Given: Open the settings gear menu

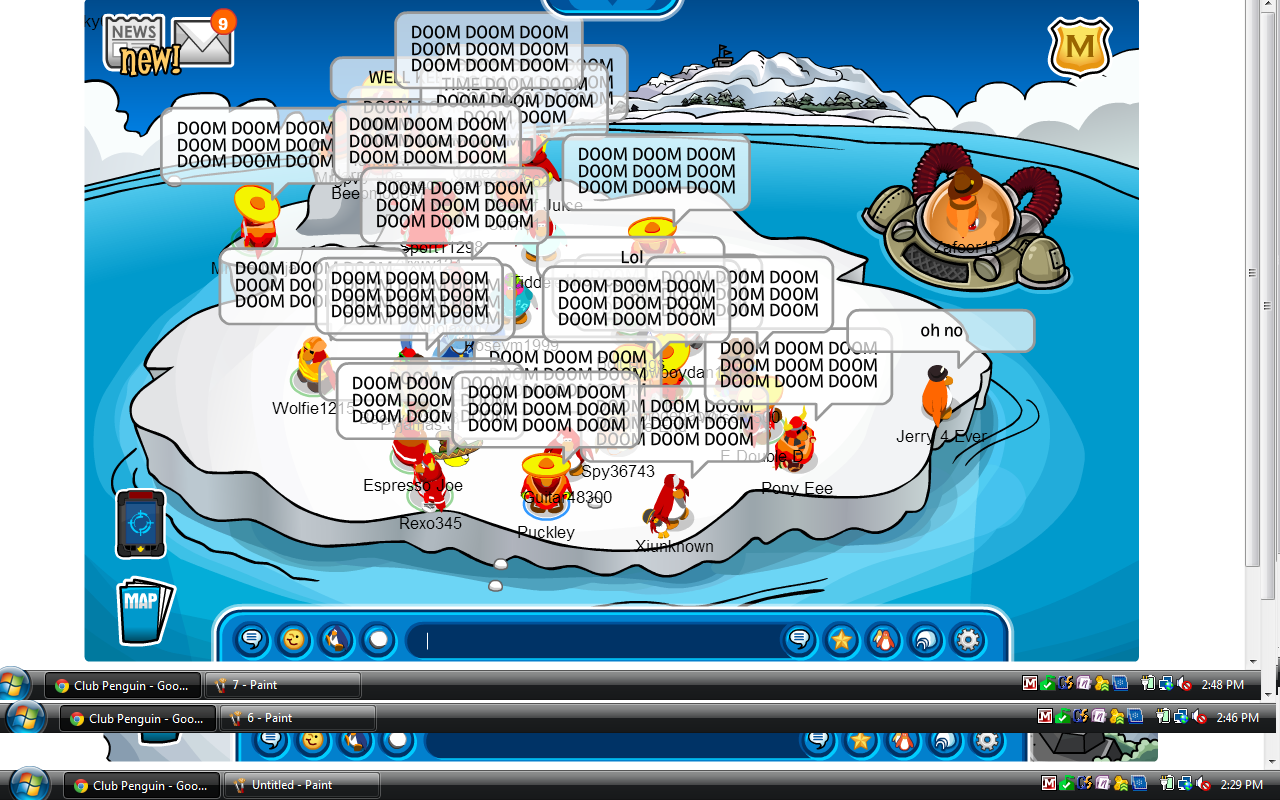Looking at the screenshot, I should pyautogui.click(x=968, y=639).
